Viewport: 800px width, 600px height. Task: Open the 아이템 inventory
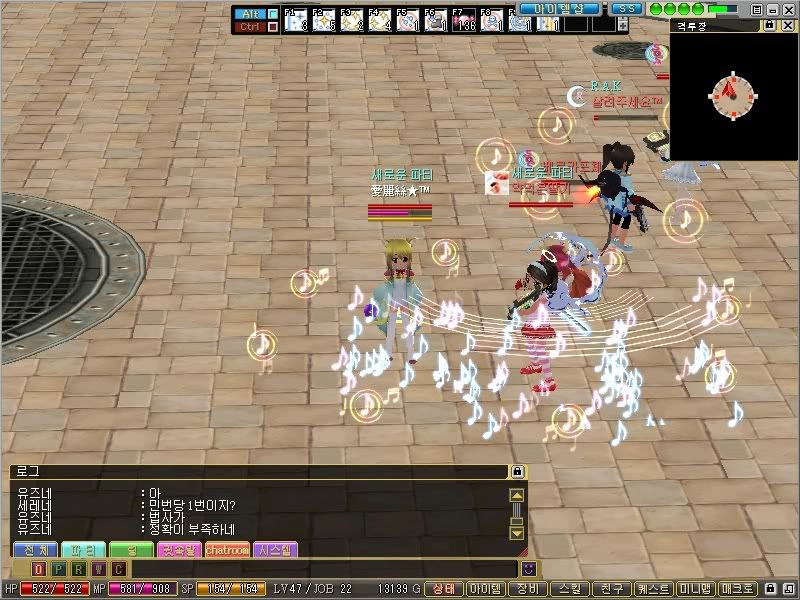(x=485, y=589)
